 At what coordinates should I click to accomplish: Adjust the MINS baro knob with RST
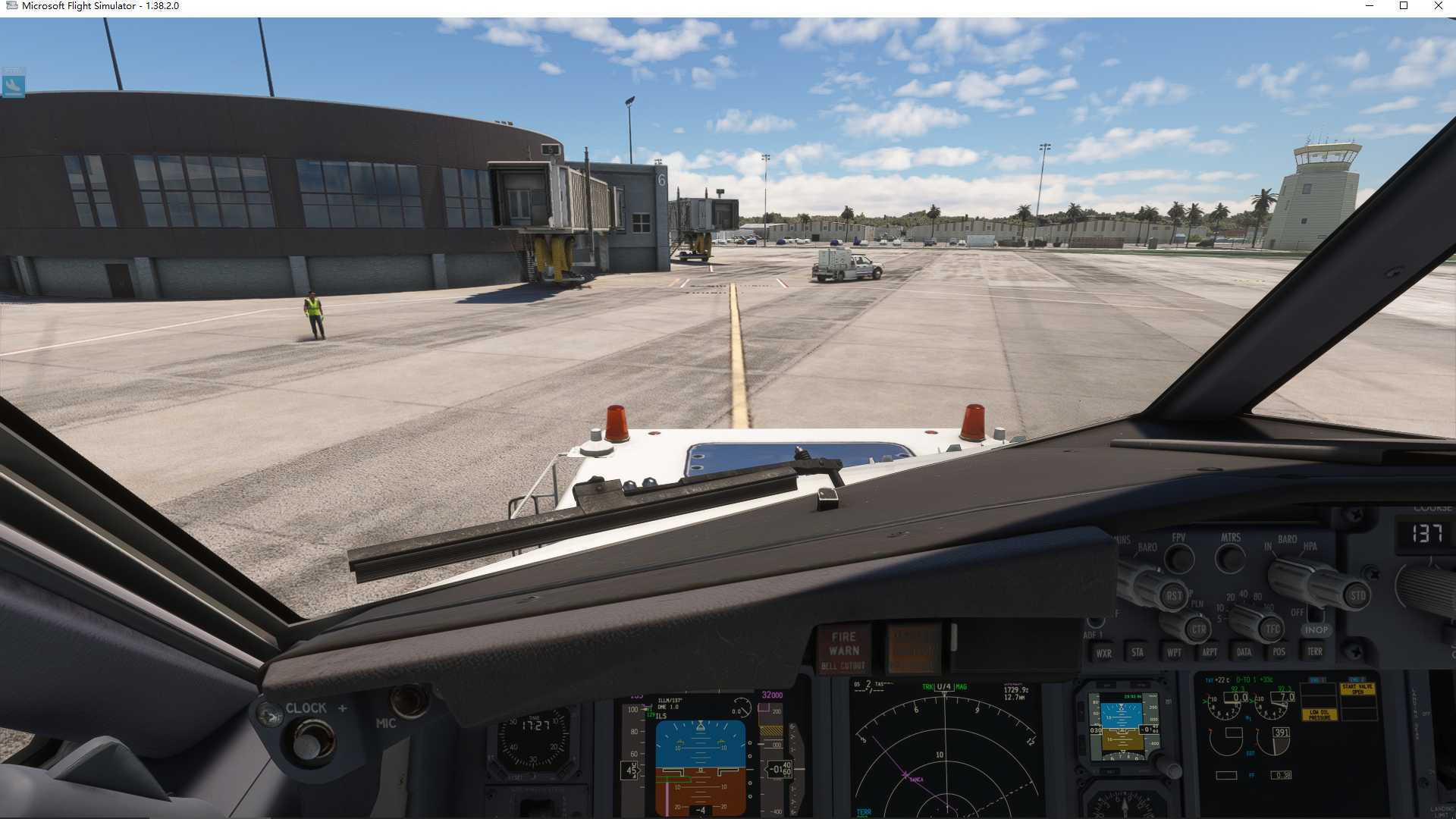click(1175, 595)
